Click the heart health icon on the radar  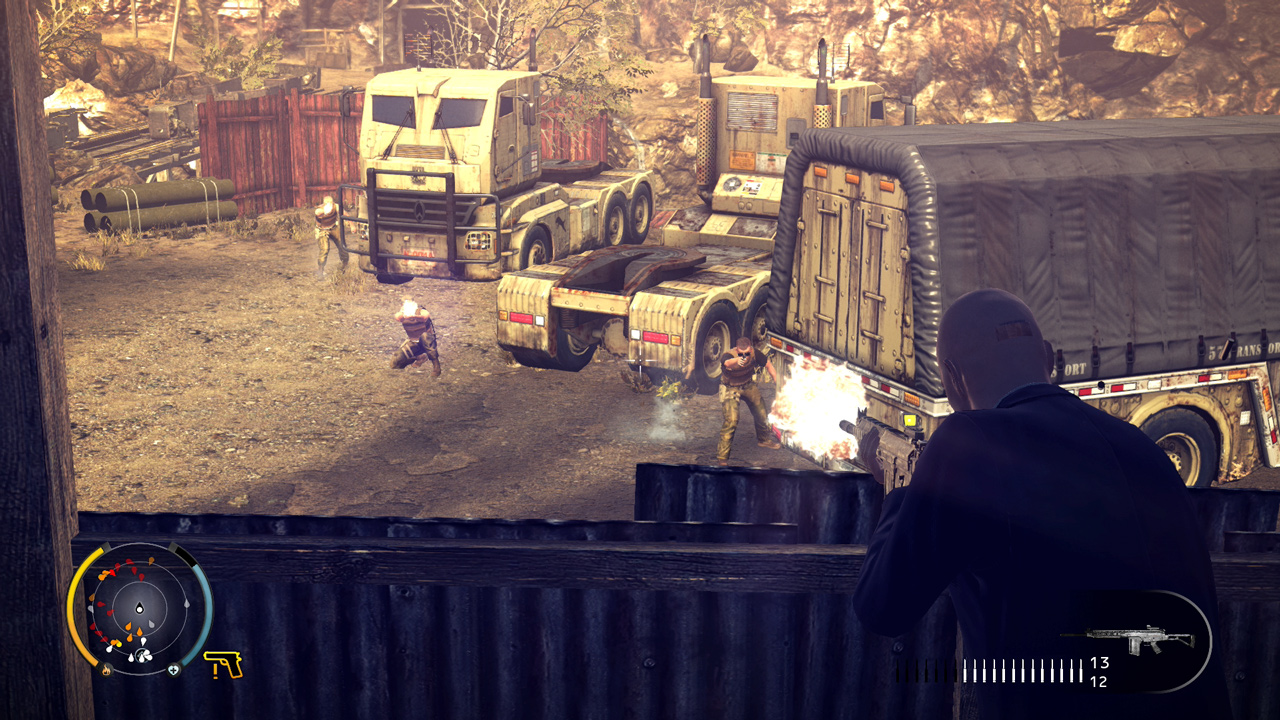pyautogui.click(x=172, y=670)
